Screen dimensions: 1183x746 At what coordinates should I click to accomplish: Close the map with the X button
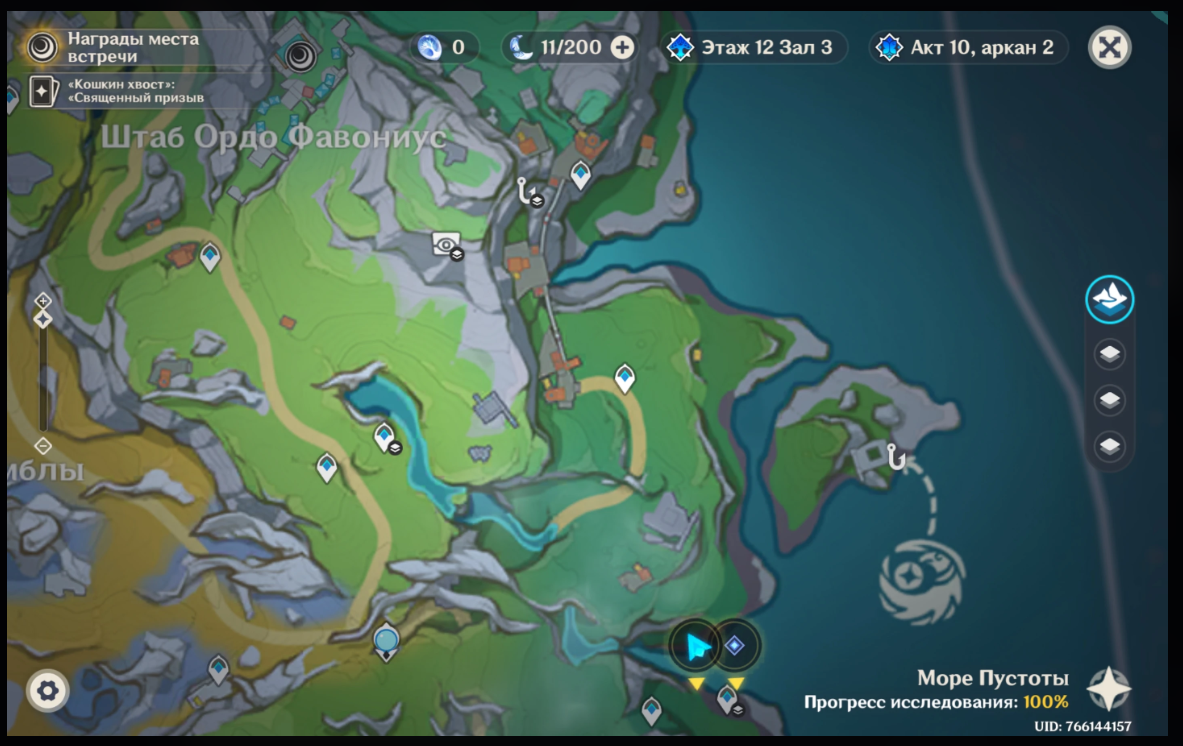pos(1109,47)
